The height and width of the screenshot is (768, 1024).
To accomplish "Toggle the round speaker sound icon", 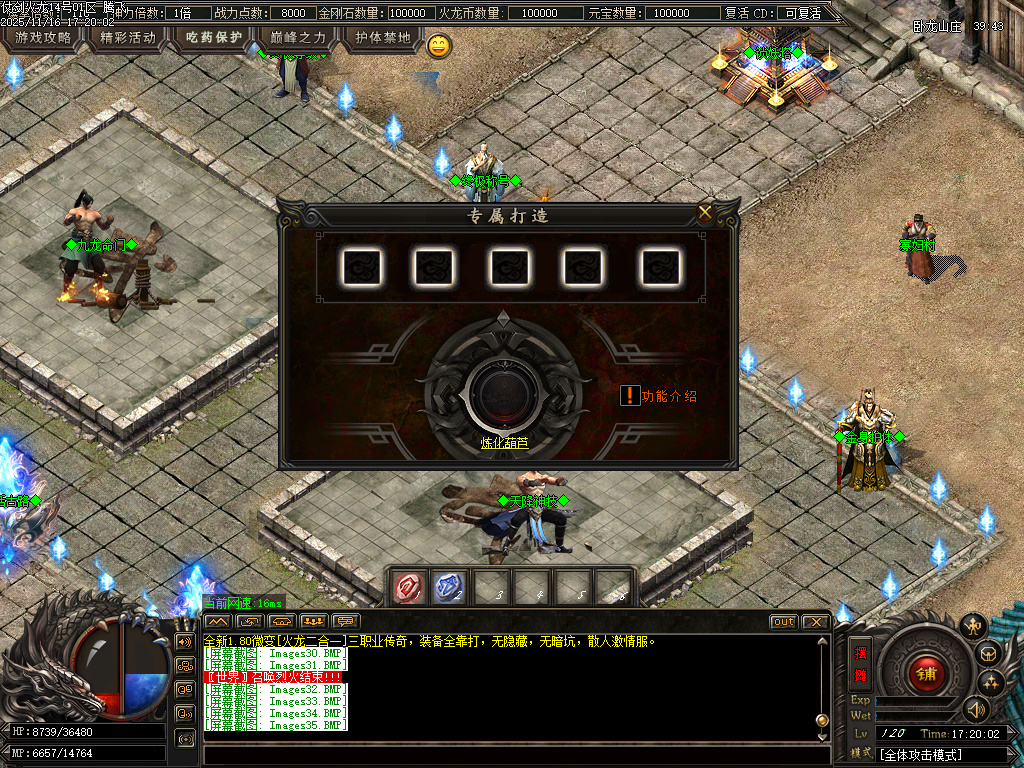I will [975, 710].
